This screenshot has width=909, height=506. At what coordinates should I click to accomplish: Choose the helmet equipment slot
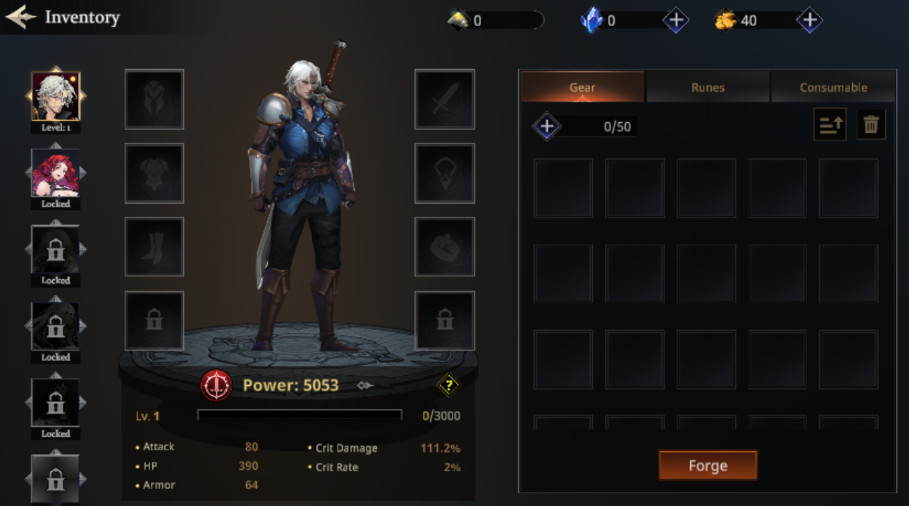(154, 99)
